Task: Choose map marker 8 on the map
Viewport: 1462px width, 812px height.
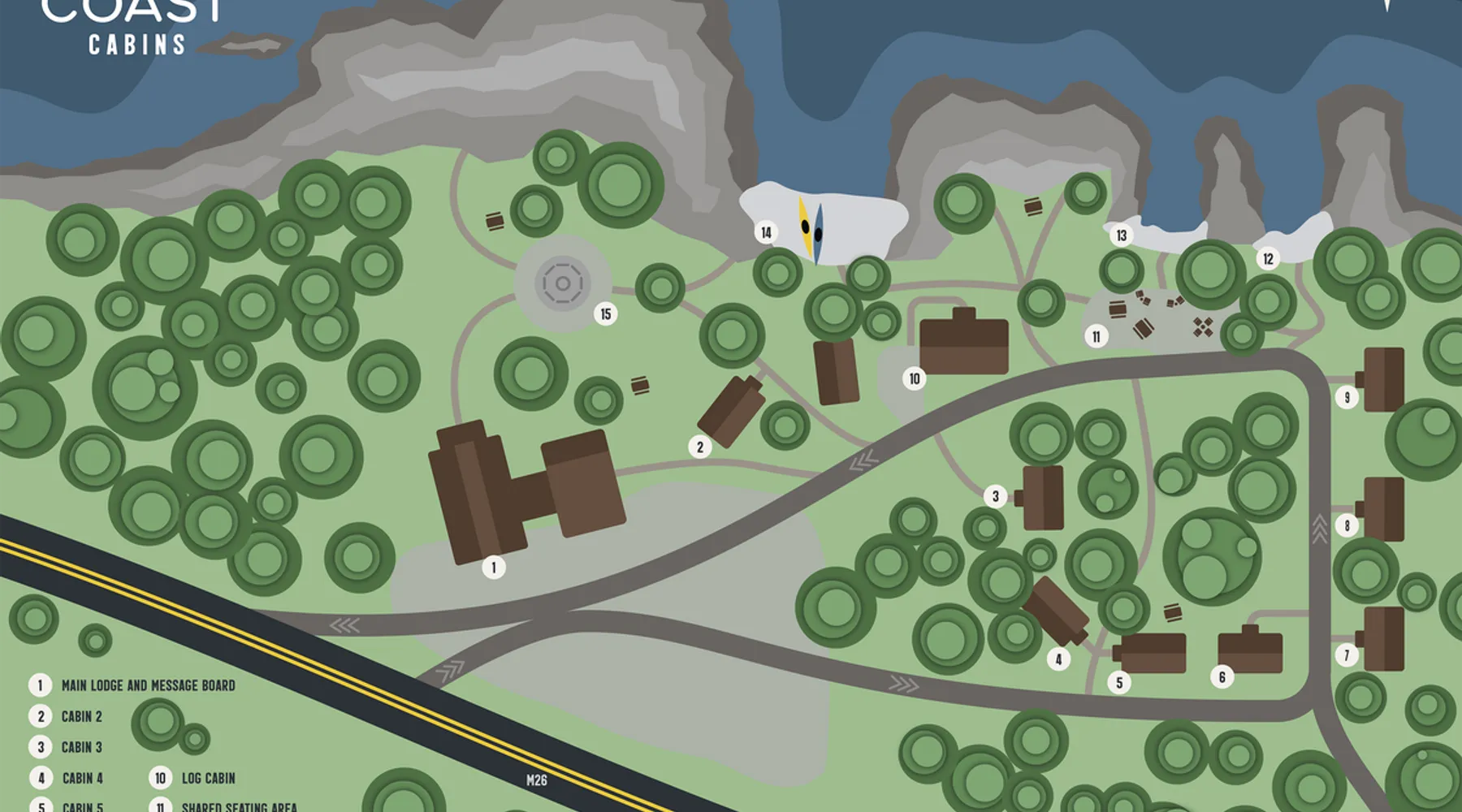Action: pos(1347,525)
